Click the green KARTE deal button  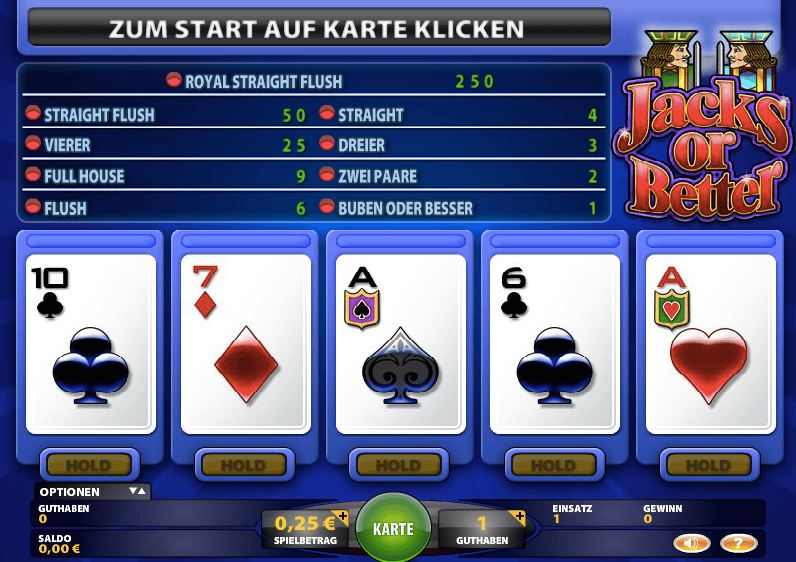393,528
